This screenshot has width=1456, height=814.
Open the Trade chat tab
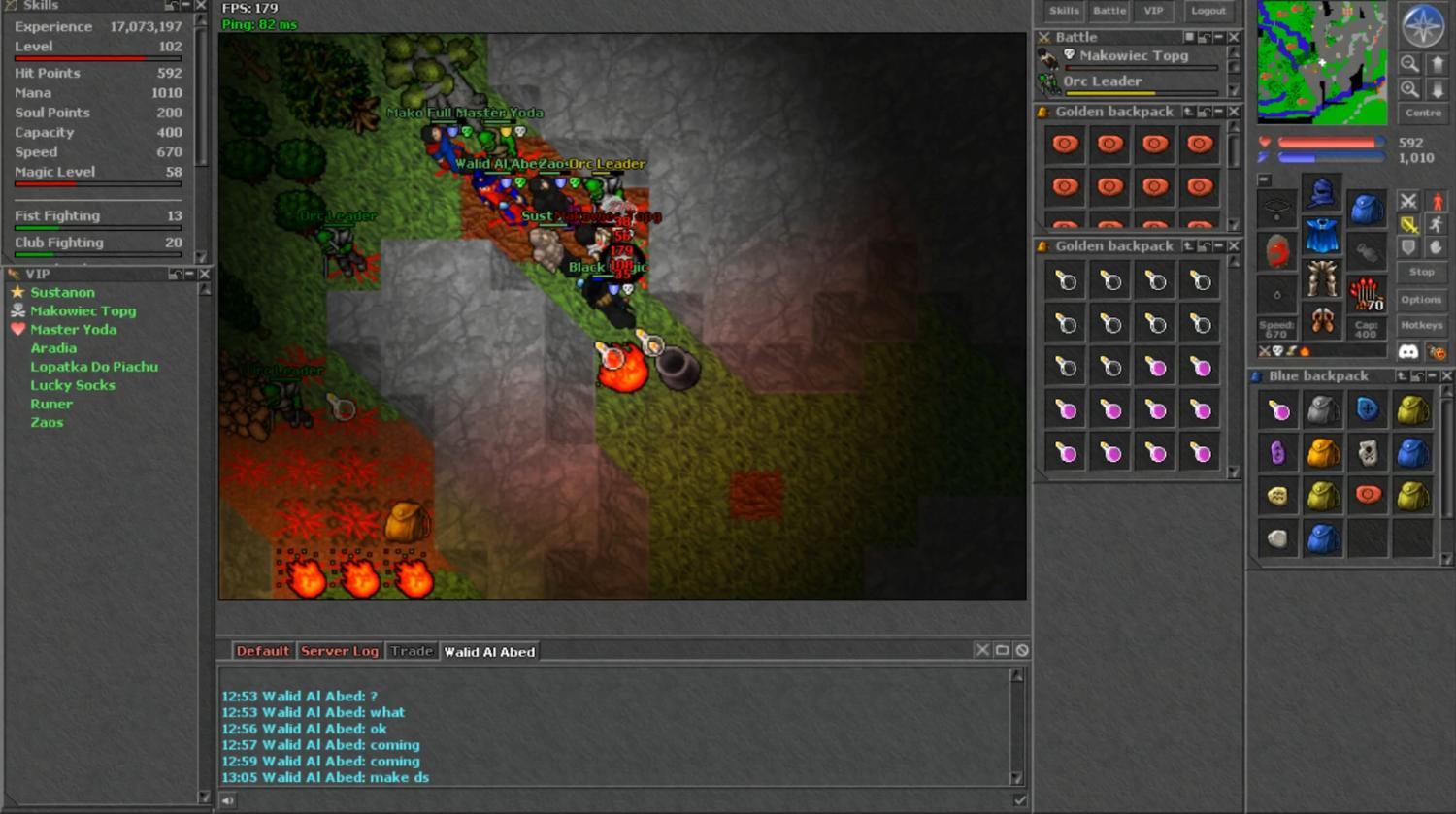click(412, 651)
